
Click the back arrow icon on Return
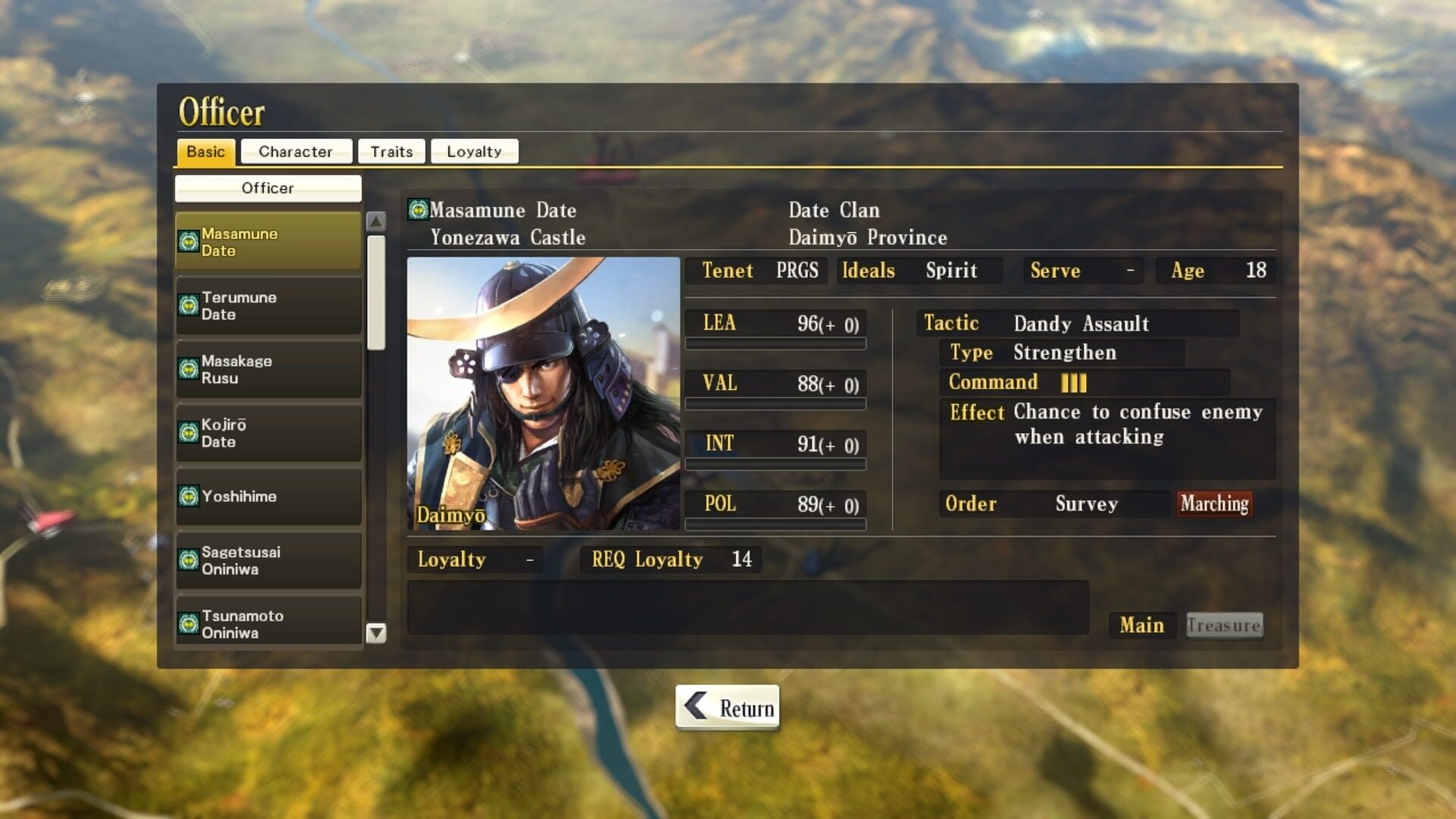pyautogui.click(x=695, y=706)
